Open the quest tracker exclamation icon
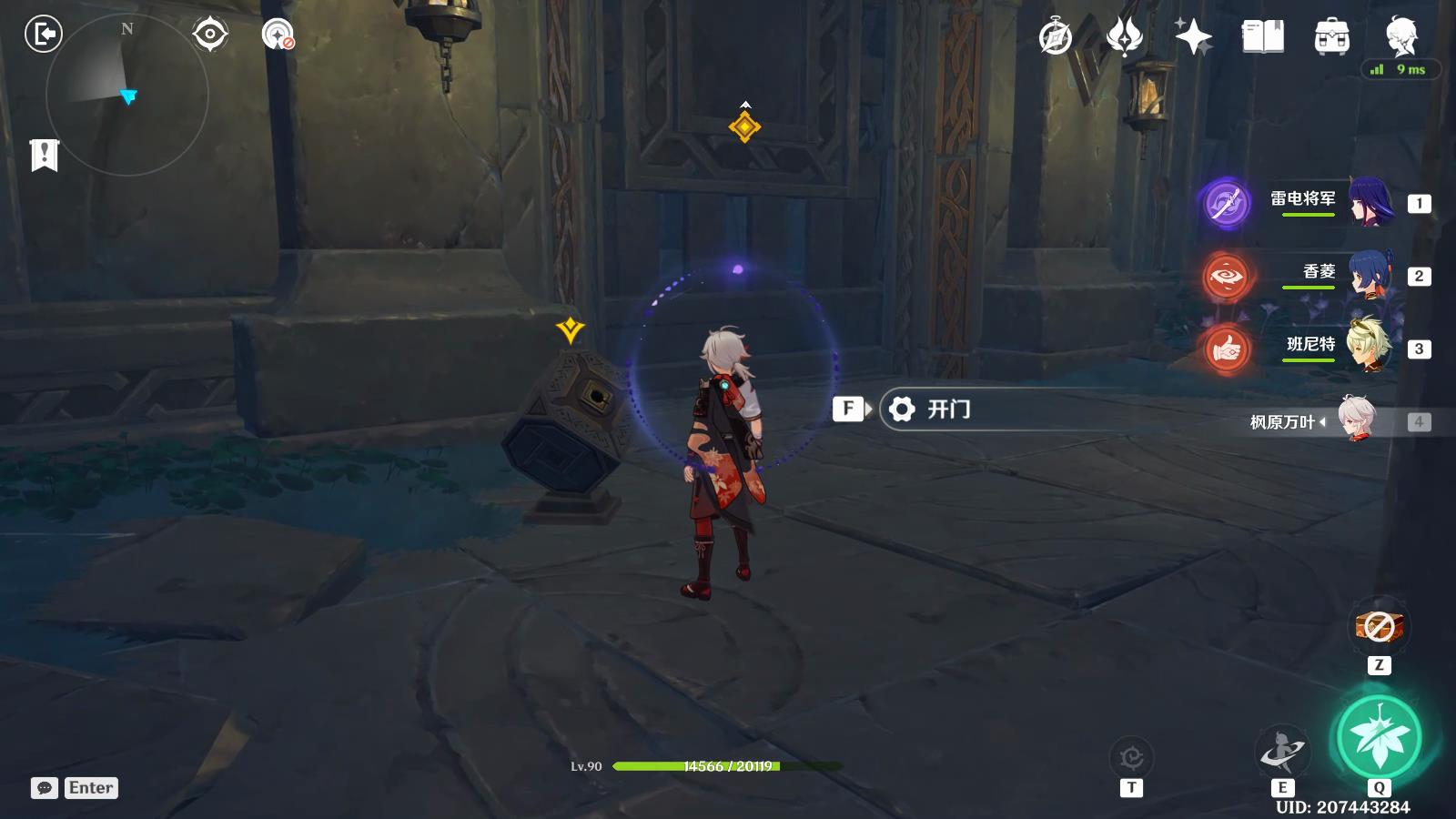Screen dimensions: 1456x819 pyautogui.click(x=44, y=156)
